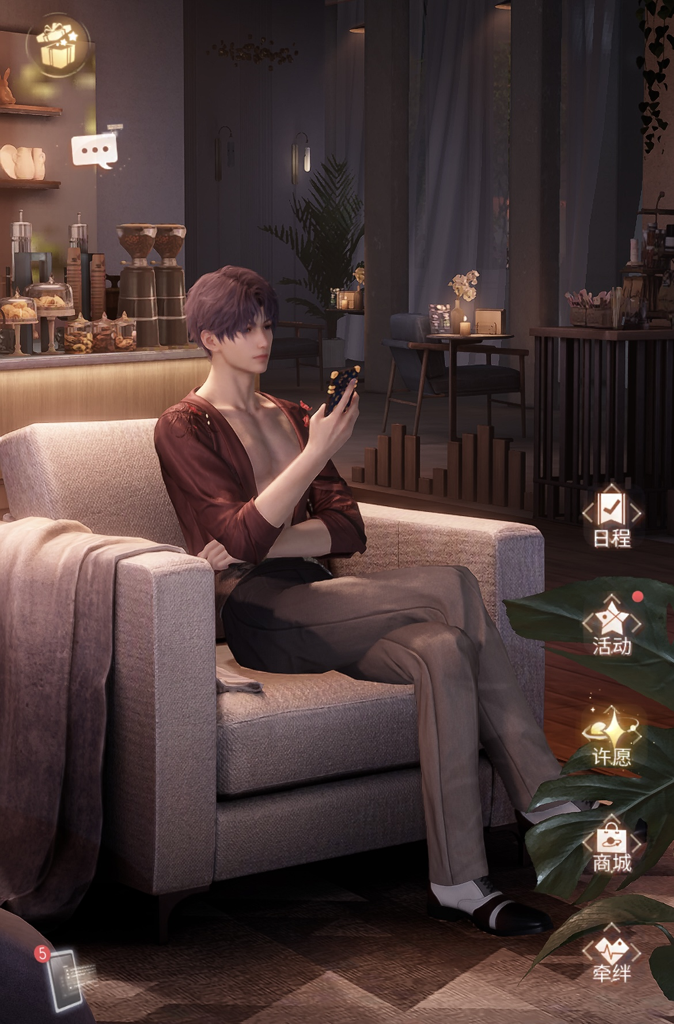Enter the 商城 shop
This screenshot has width=674, height=1024.
pos(612,845)
